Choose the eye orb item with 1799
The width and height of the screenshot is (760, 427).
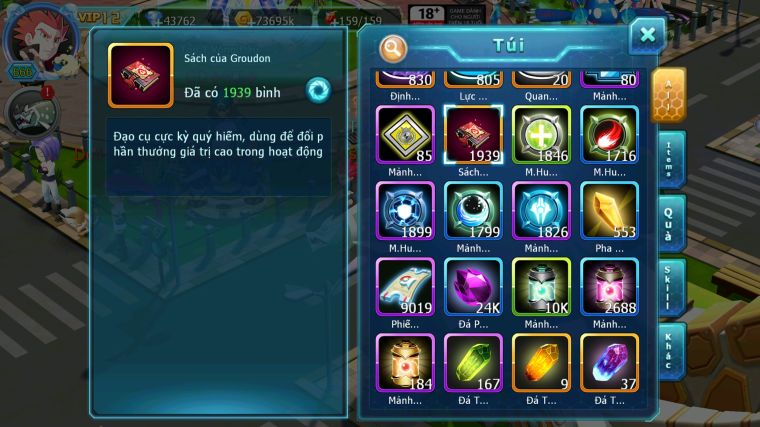pyautogui.click(x=473, y=211)
